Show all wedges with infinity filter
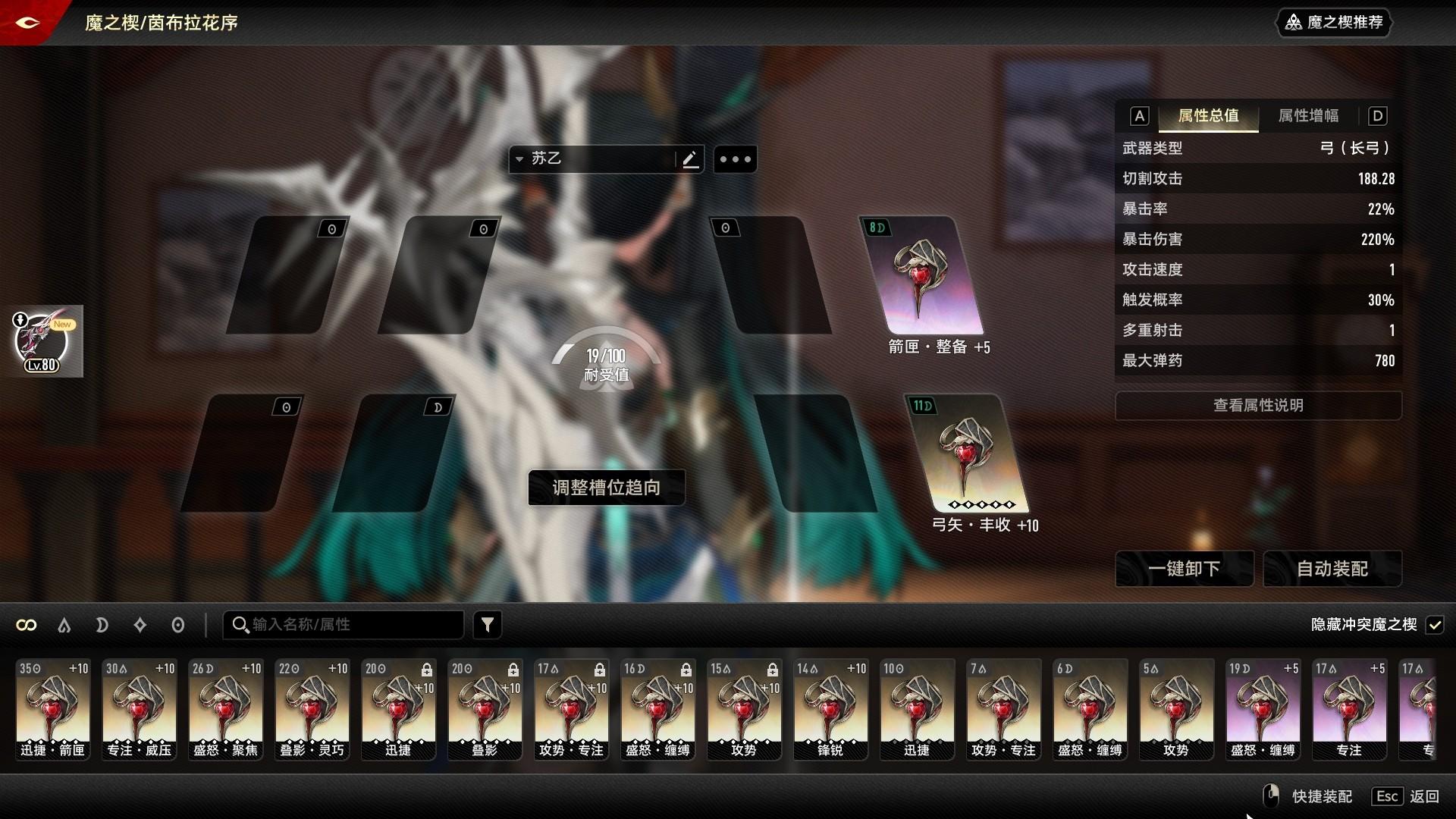Viewport: 1456px width, 819px height. click(x=27, y=625)
